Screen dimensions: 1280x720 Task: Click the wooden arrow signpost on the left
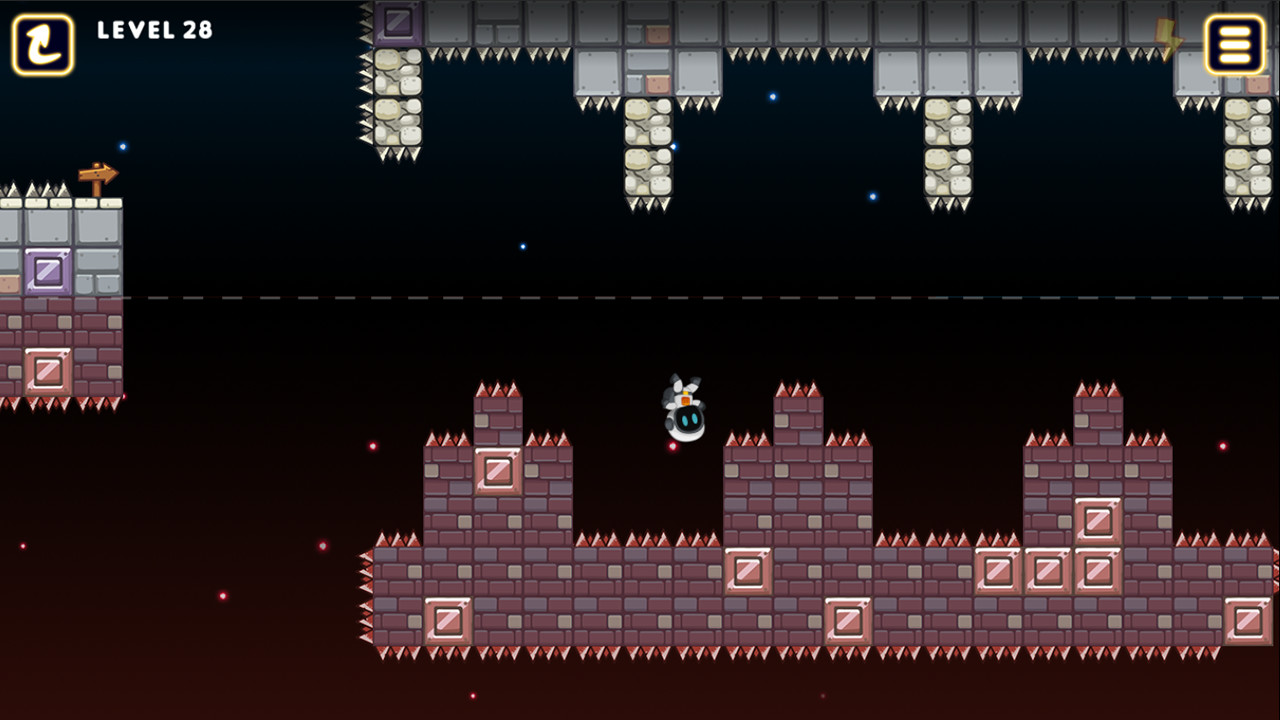click(100, 175)
